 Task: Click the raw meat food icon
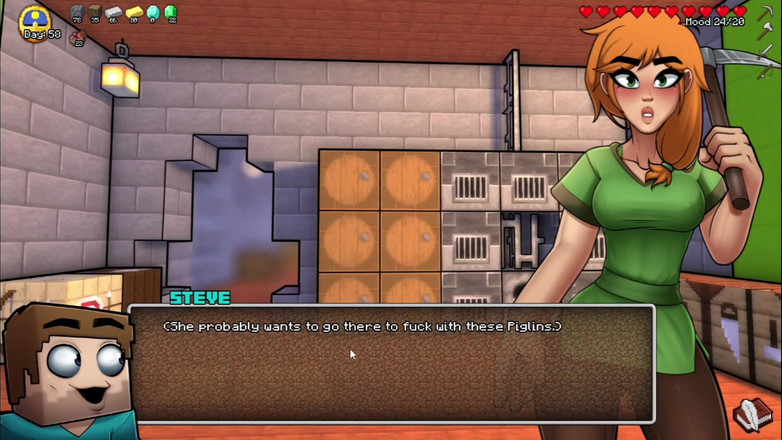tap(78, 37)
